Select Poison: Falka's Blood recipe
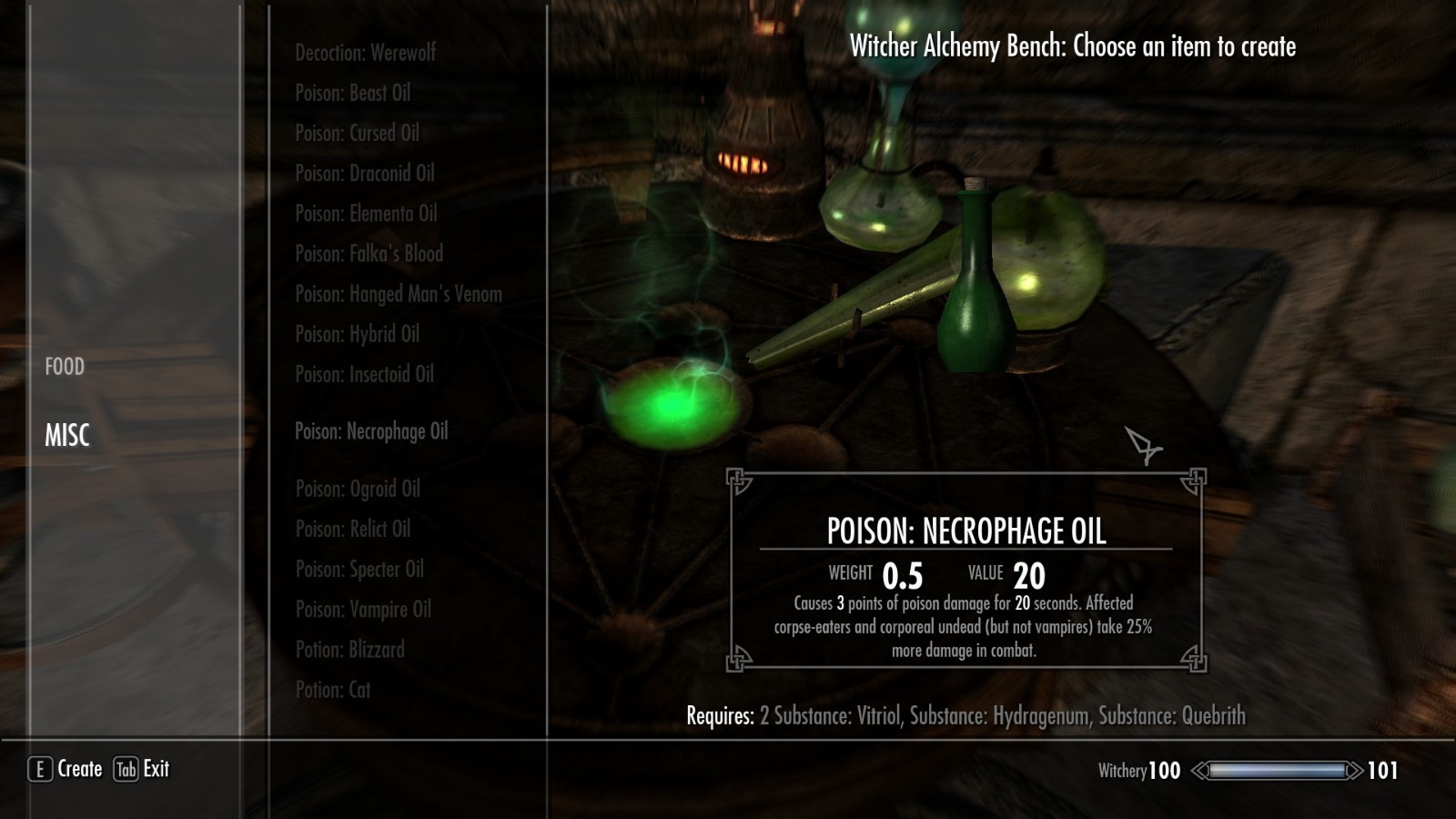 coord(369,254)
